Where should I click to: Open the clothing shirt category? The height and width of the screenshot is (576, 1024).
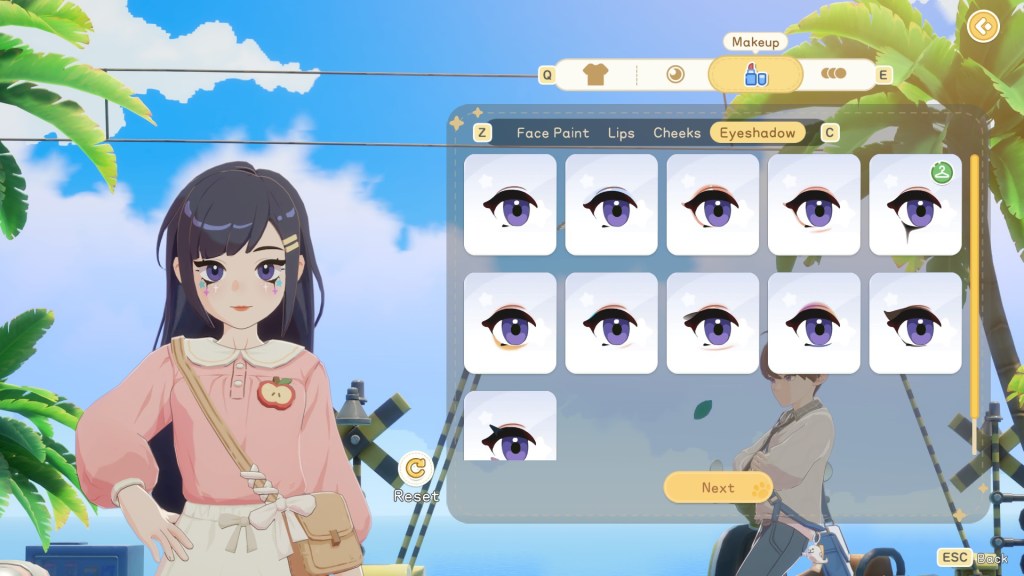[595, 75]
